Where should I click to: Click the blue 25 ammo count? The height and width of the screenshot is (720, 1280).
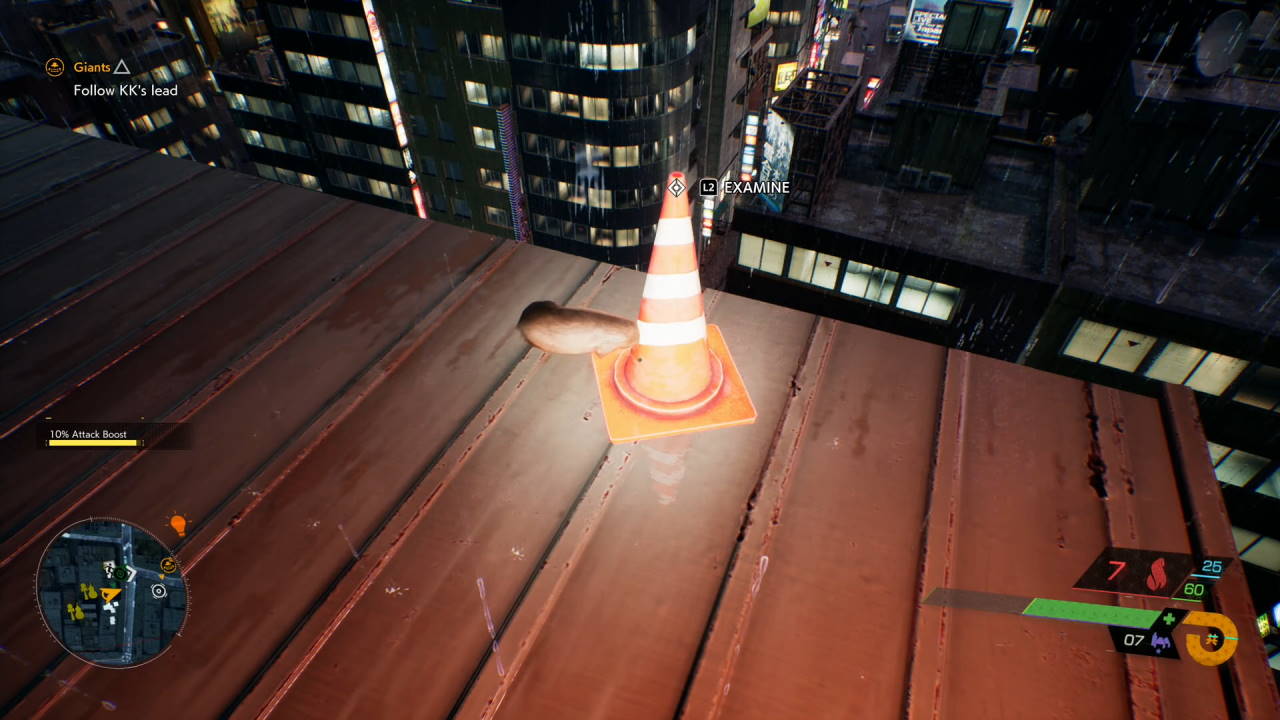(x=1211, y=566)
